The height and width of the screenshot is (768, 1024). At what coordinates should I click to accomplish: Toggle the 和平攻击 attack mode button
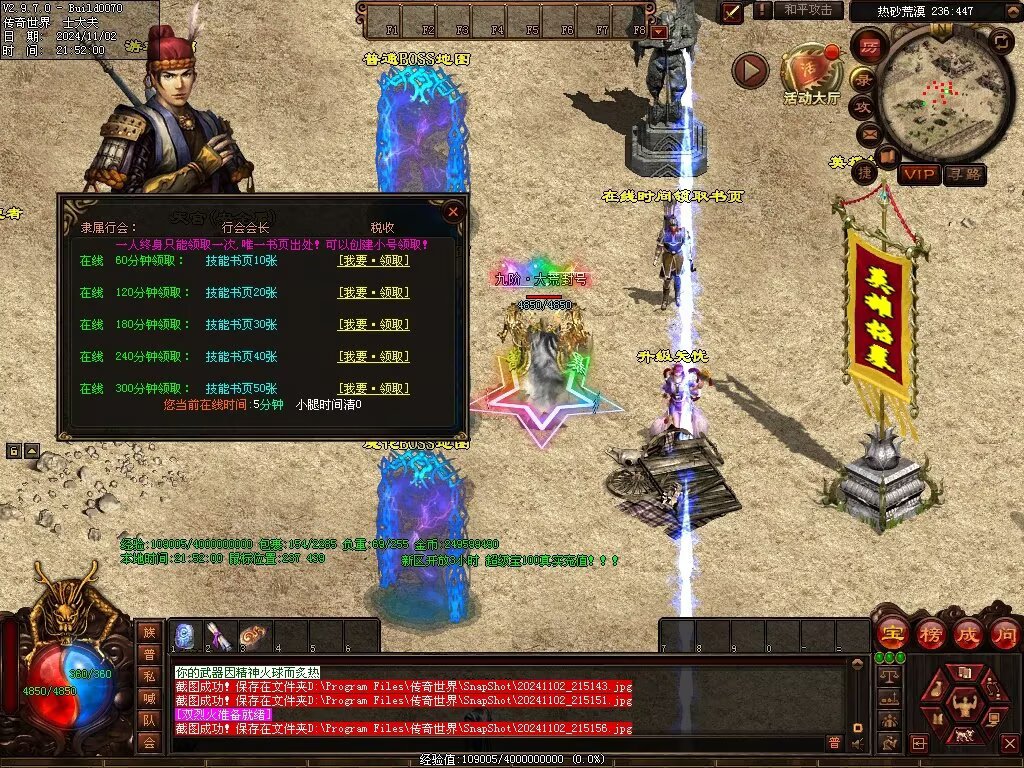pos(807,10)
